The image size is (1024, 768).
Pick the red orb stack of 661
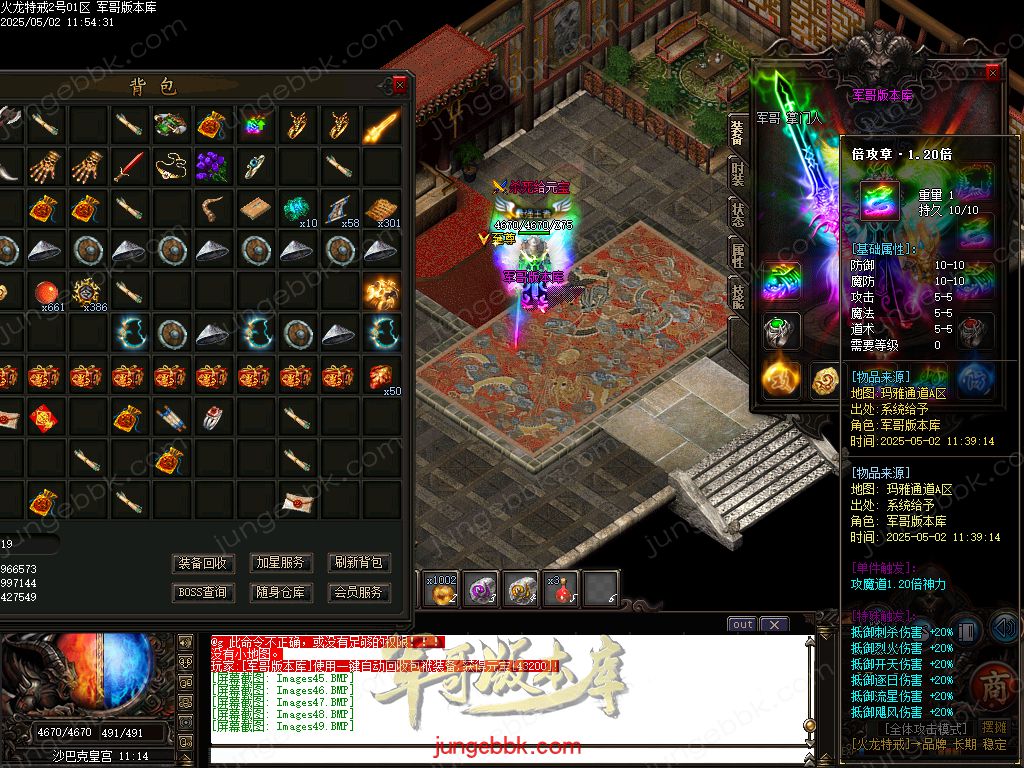click(x=44, y=292)
